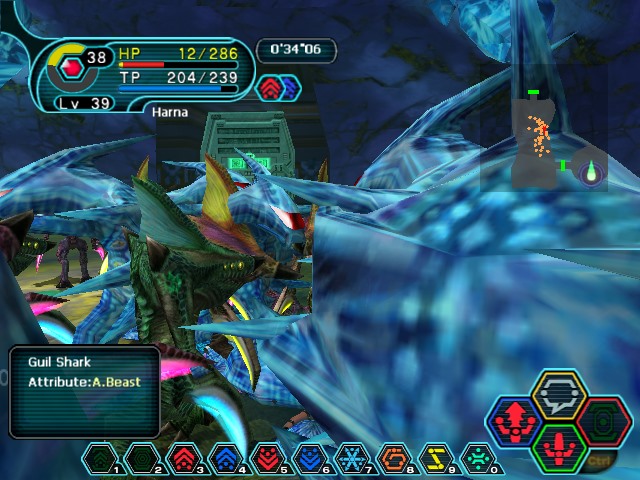Activate the blue chevron technique in slot 4

pyautogui.click(x=223, y=458)
